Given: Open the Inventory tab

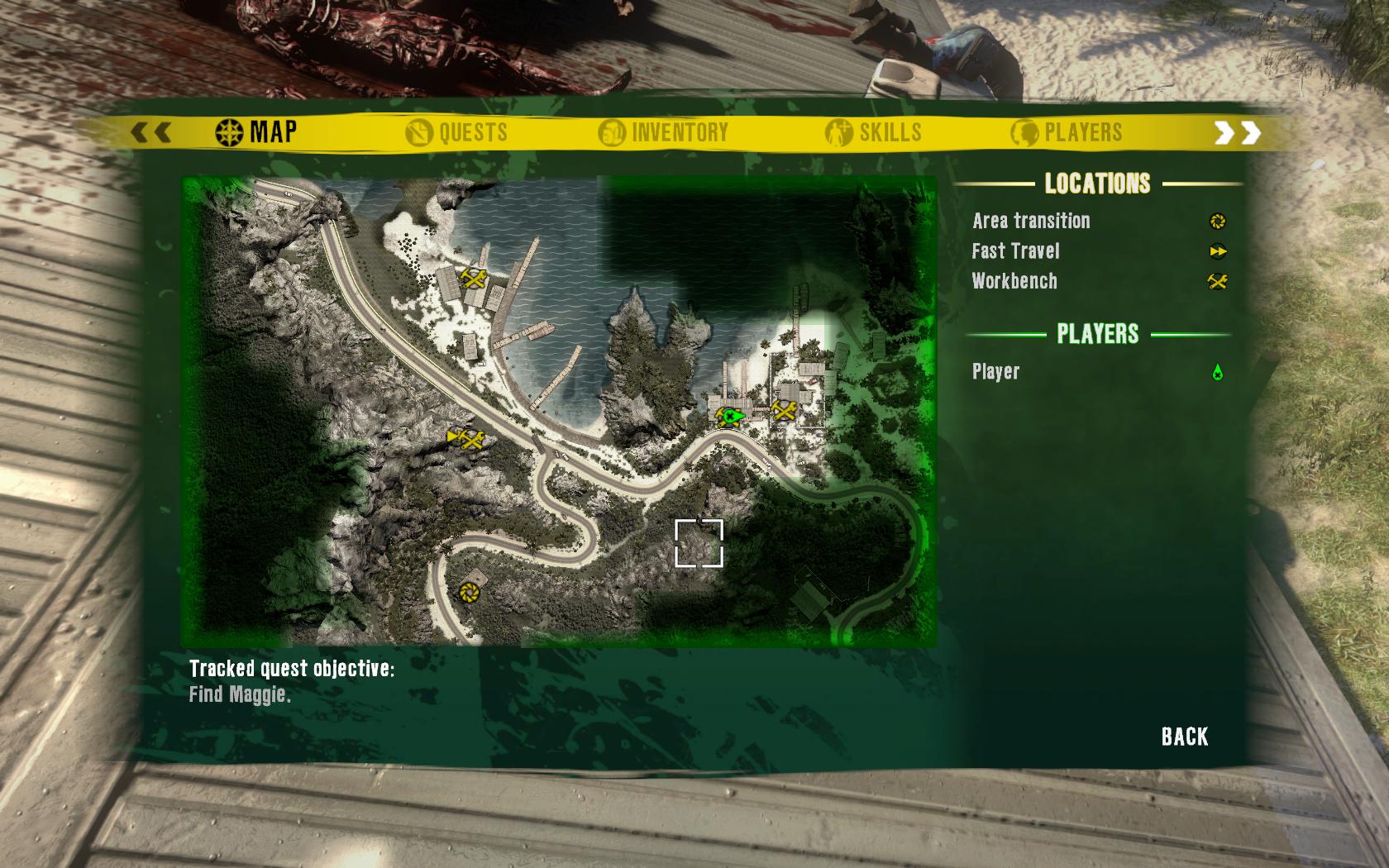Looking at the screenshot, I should 664,132.
